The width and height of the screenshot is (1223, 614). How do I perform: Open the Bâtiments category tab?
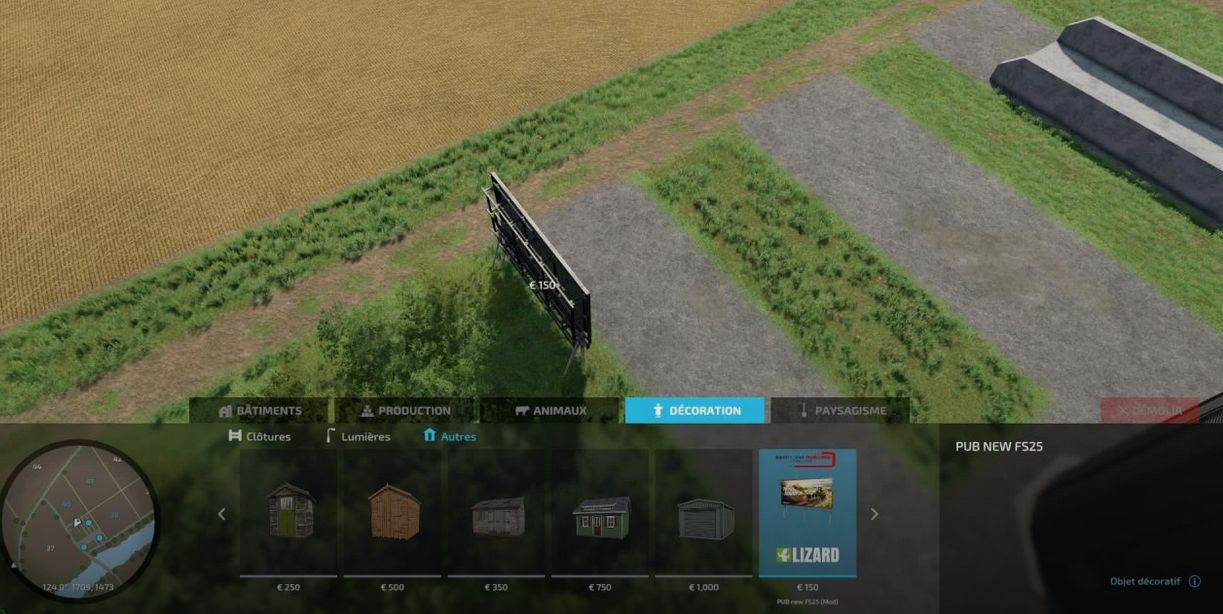tap(260, 411)
